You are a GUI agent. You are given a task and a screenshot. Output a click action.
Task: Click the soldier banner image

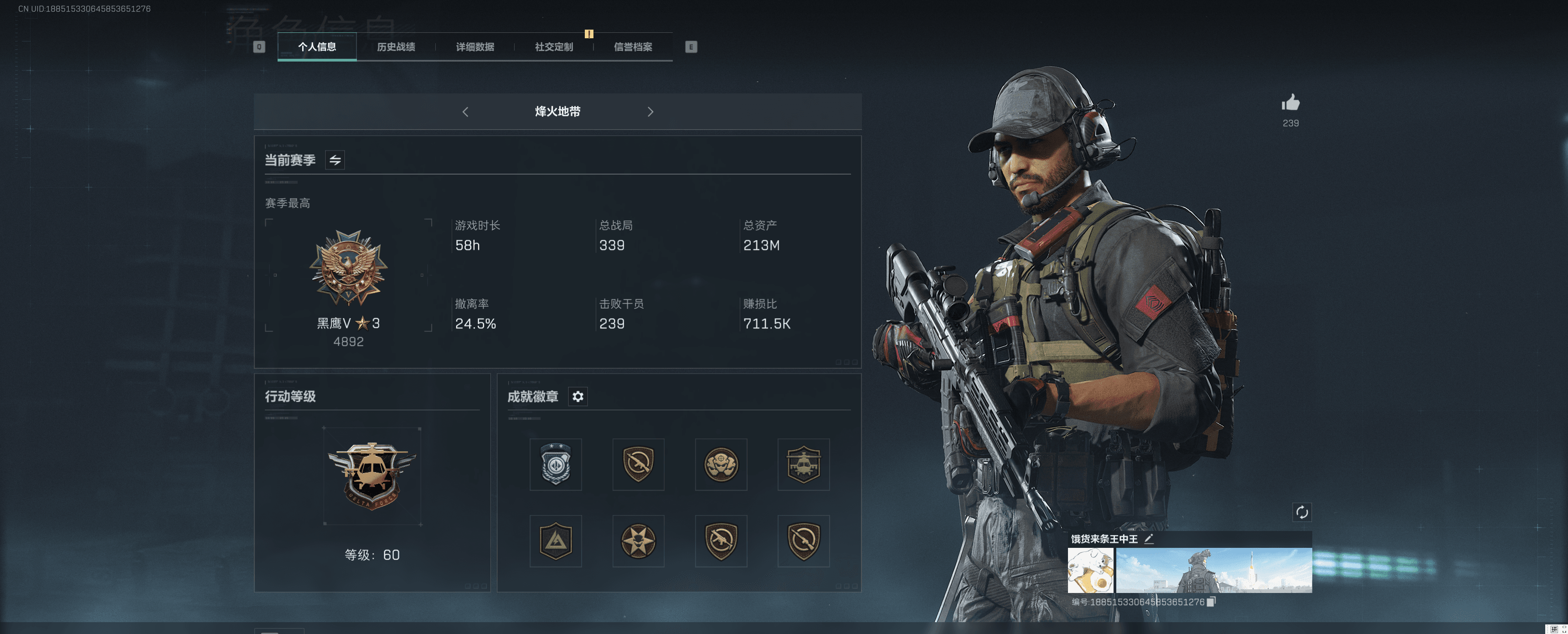pyautogui.click(x=1214, y=570)
